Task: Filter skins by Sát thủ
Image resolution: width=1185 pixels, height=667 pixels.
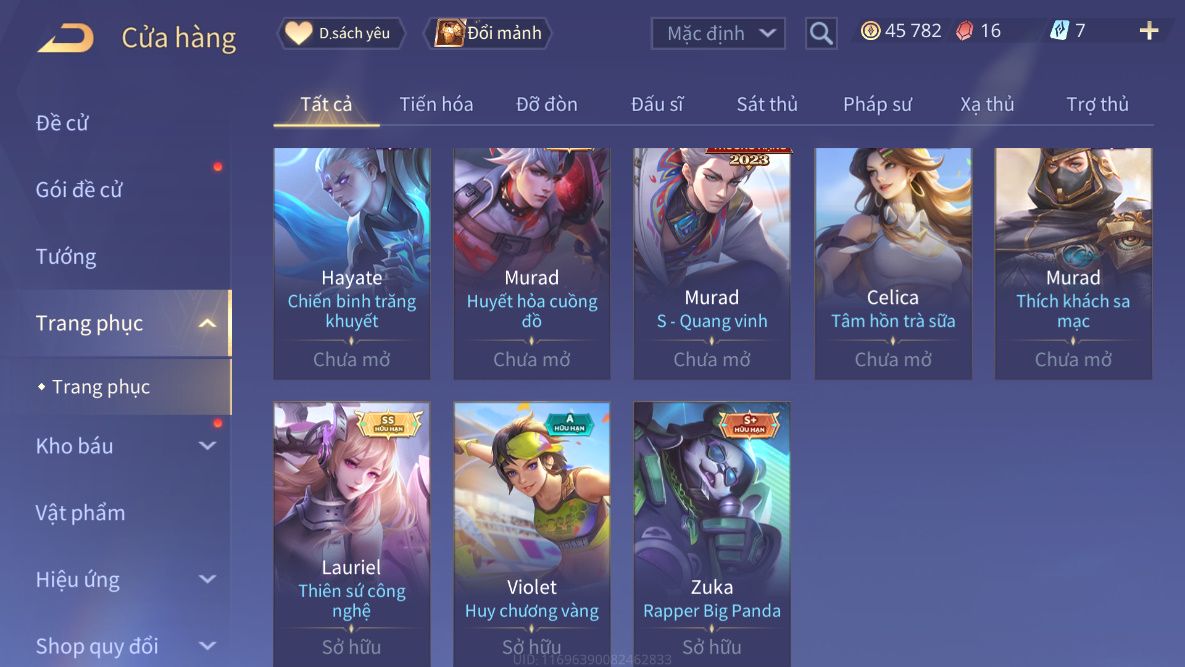Action: 767,104
